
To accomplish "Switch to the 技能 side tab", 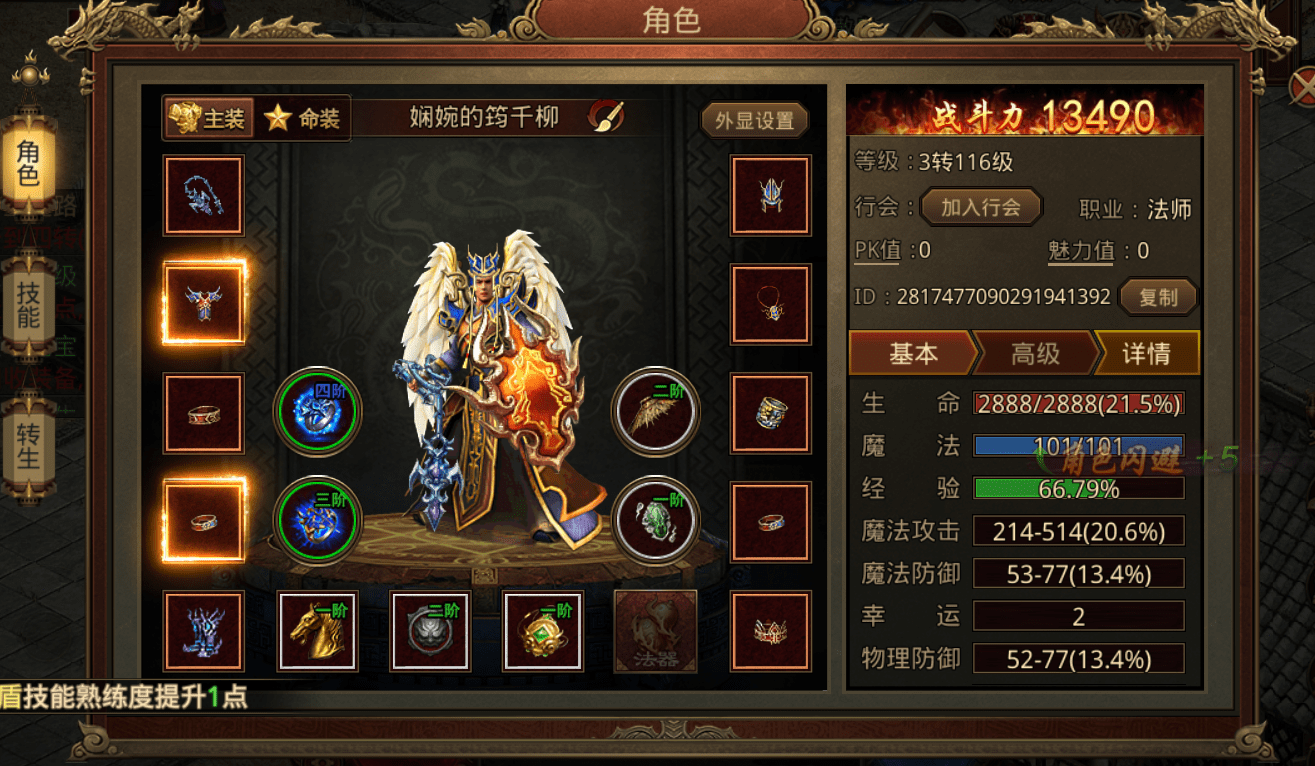I will coord(28,306).
